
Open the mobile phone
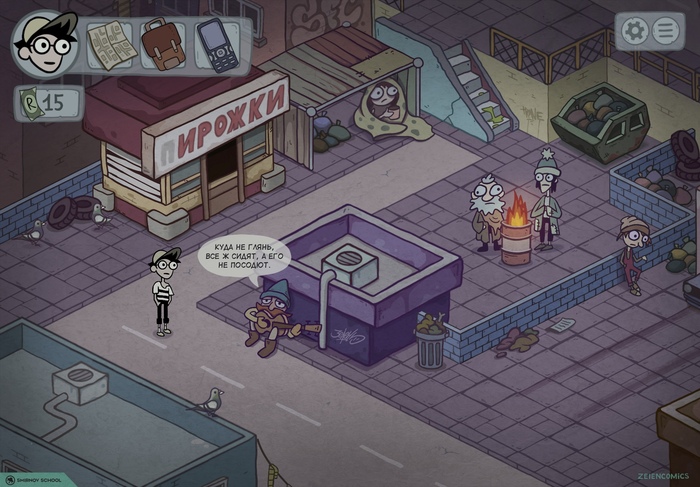pyautogui.click(x=217, y=44)
